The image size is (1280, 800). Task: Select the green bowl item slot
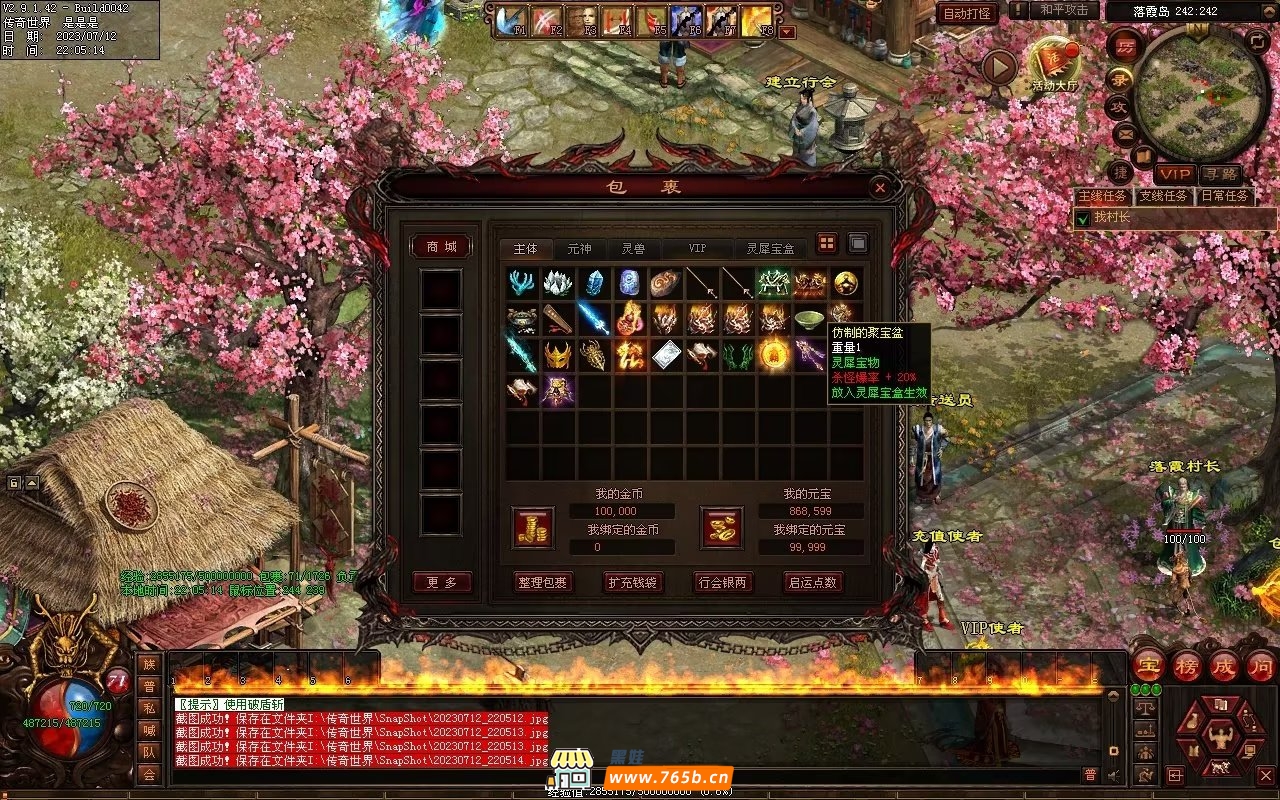click(x=810, y=319)
